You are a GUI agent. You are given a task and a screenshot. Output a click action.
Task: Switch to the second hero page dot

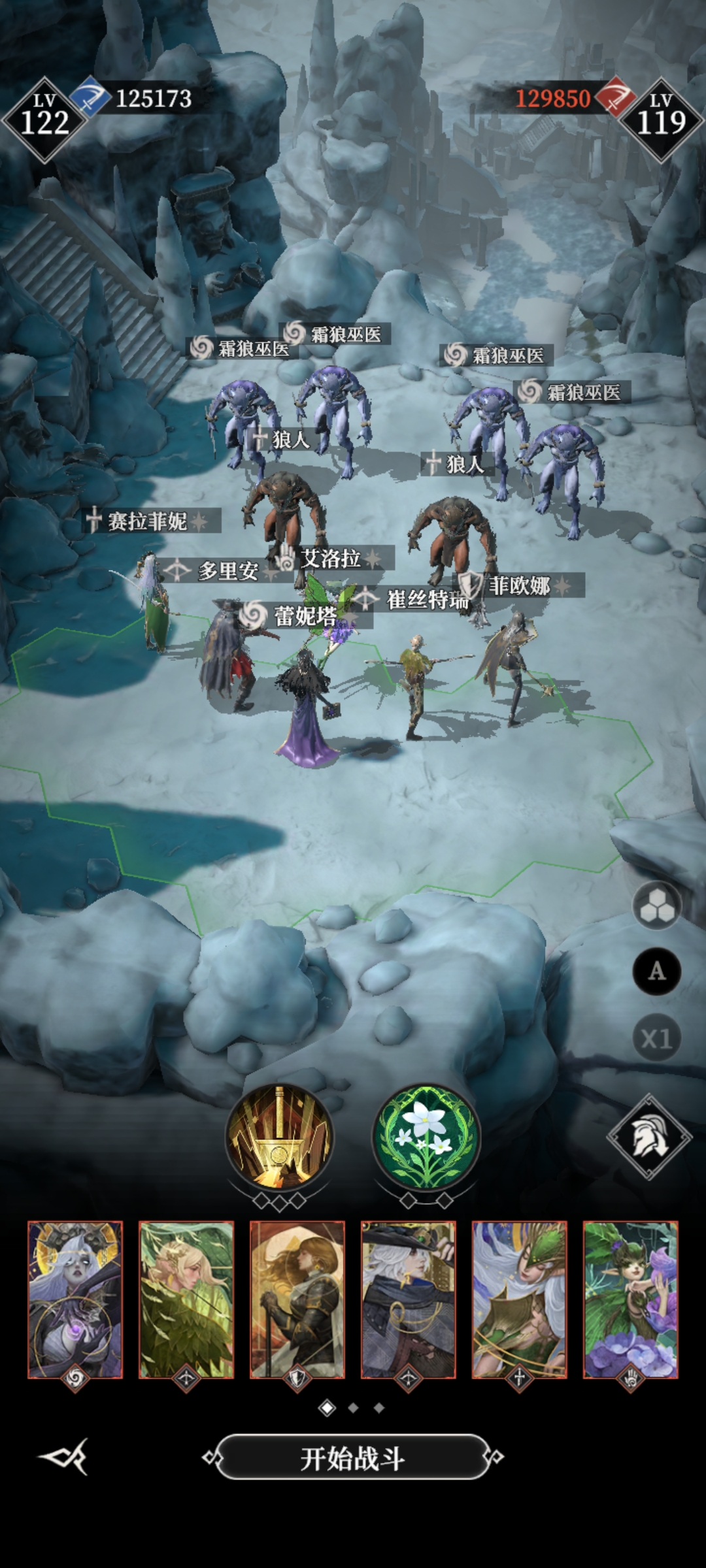[x=354, y=1408]
